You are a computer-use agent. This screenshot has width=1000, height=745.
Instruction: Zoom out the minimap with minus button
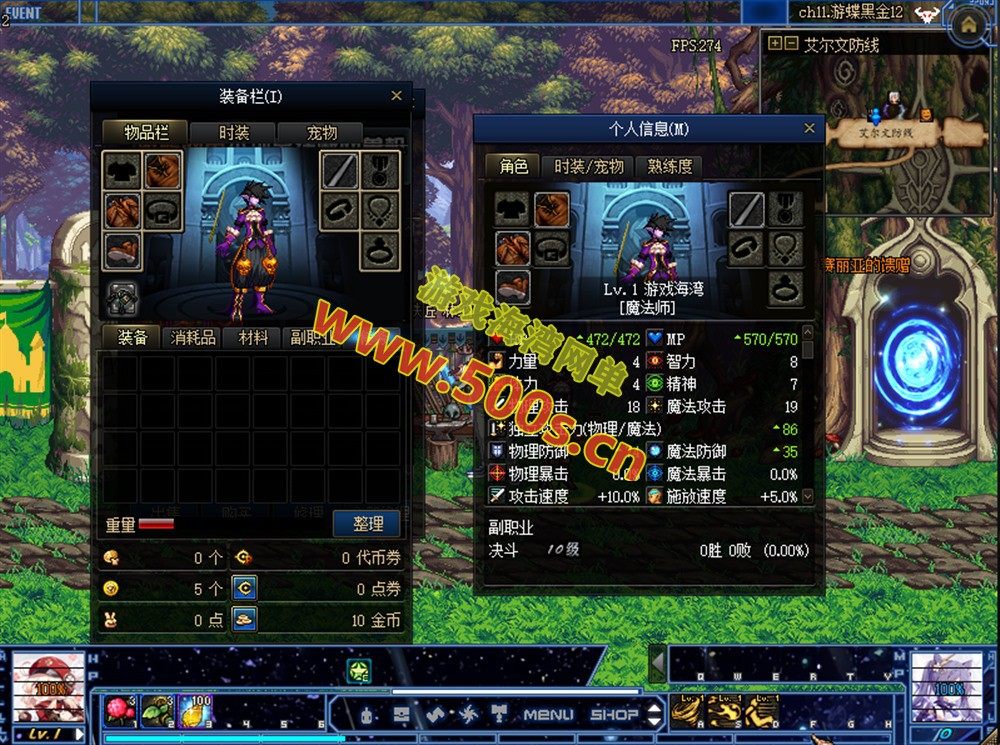(x=790, y=44)
